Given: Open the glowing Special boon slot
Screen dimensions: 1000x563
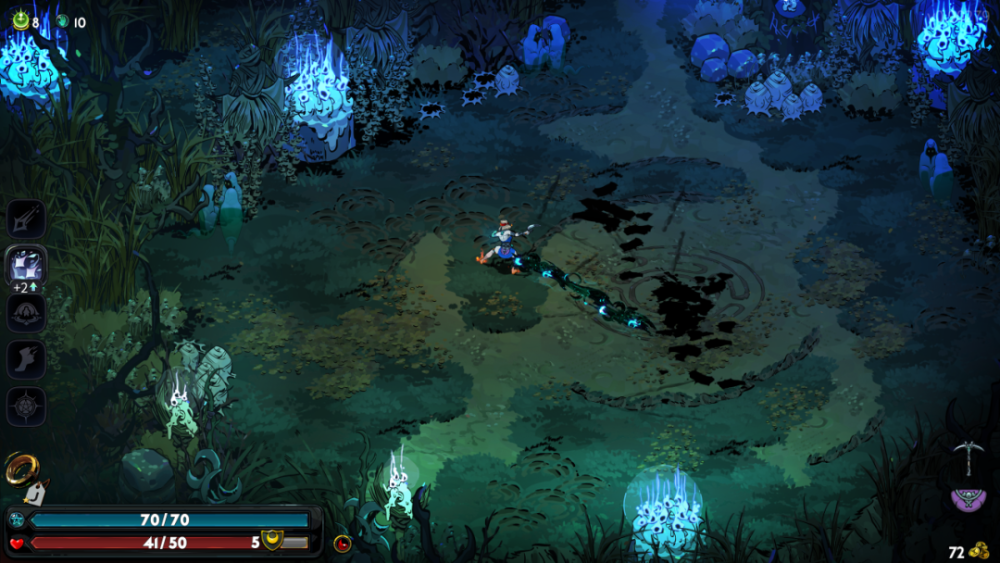Looking at the screenshot, I should pyautogui.click(x=26, y=265).
